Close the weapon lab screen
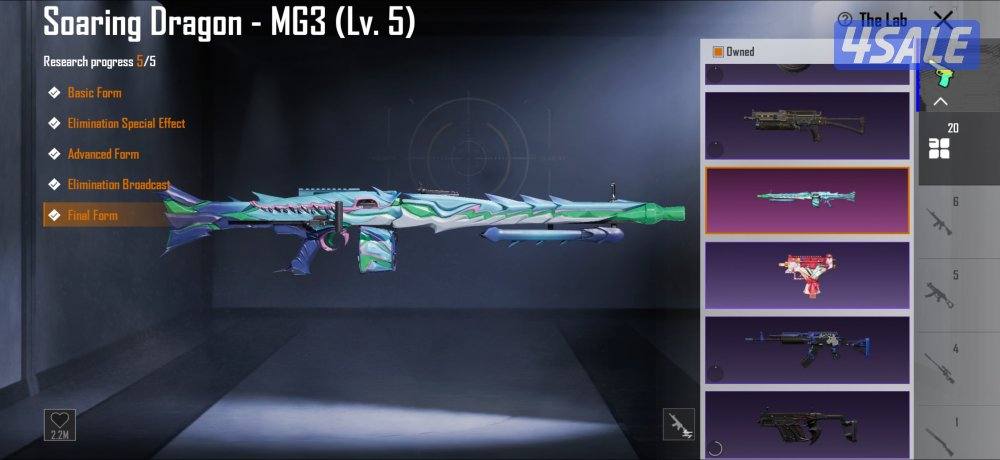The width and height of the screenshot is (1000, 460). (x=942, y=18)
